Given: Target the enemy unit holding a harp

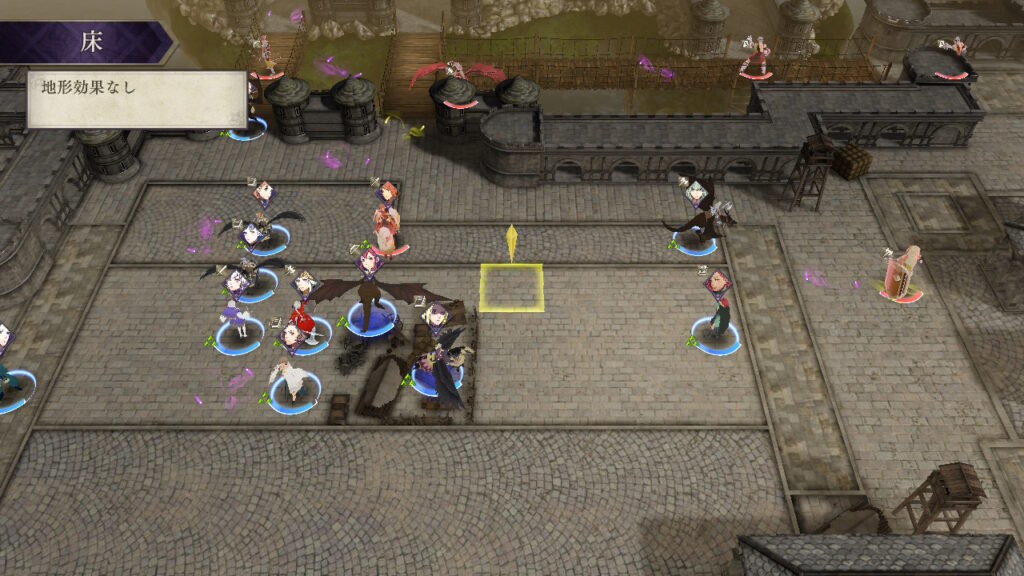Looking at the screenshot, I should pos(899,273).
